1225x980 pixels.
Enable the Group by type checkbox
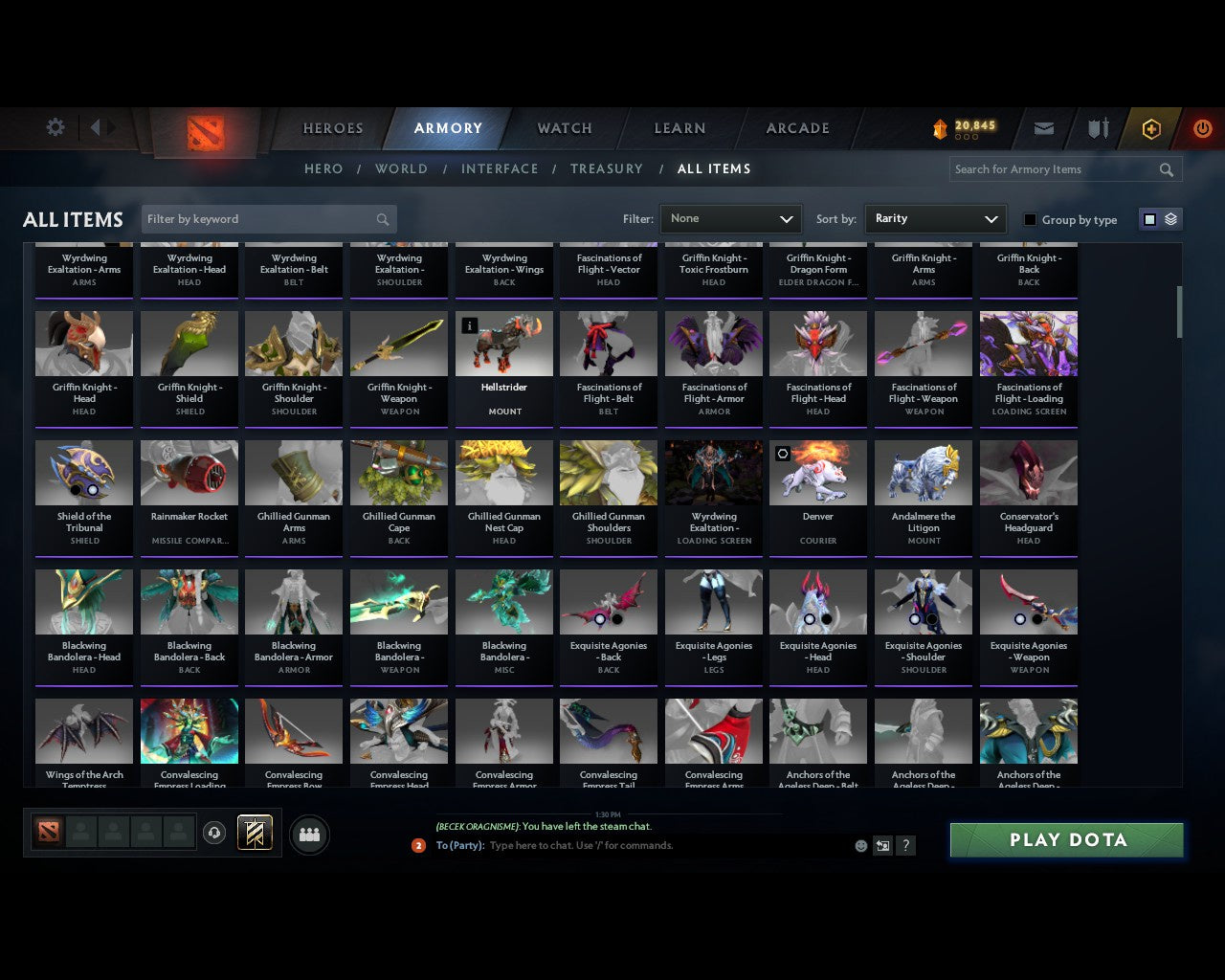[x=1030, y=219]
